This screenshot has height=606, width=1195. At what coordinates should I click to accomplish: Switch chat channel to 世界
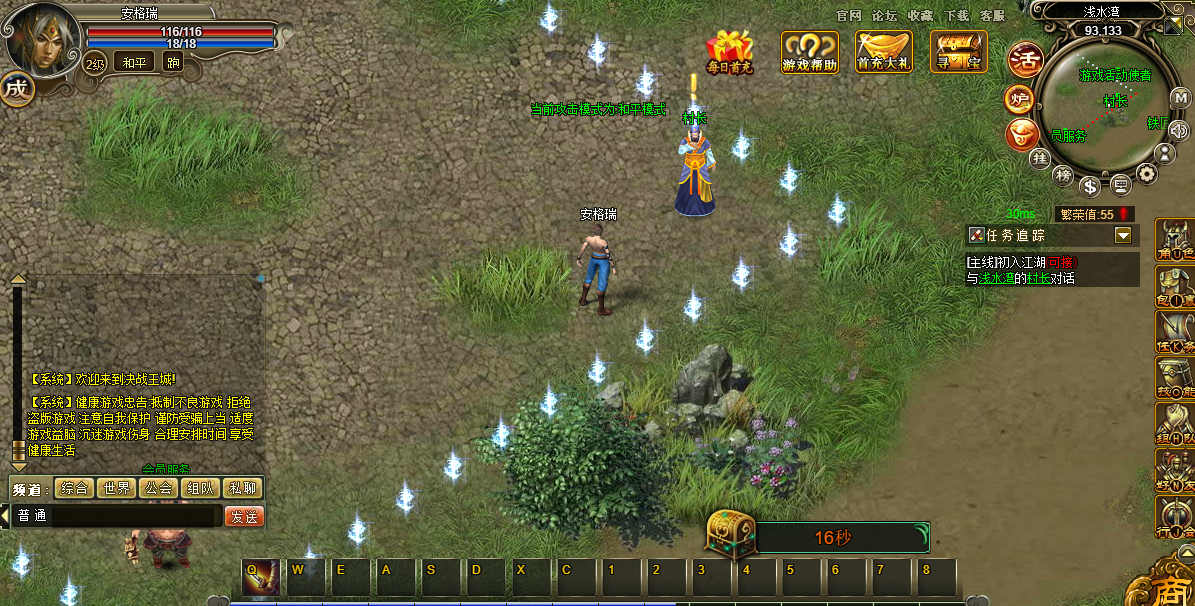(116, 488)
